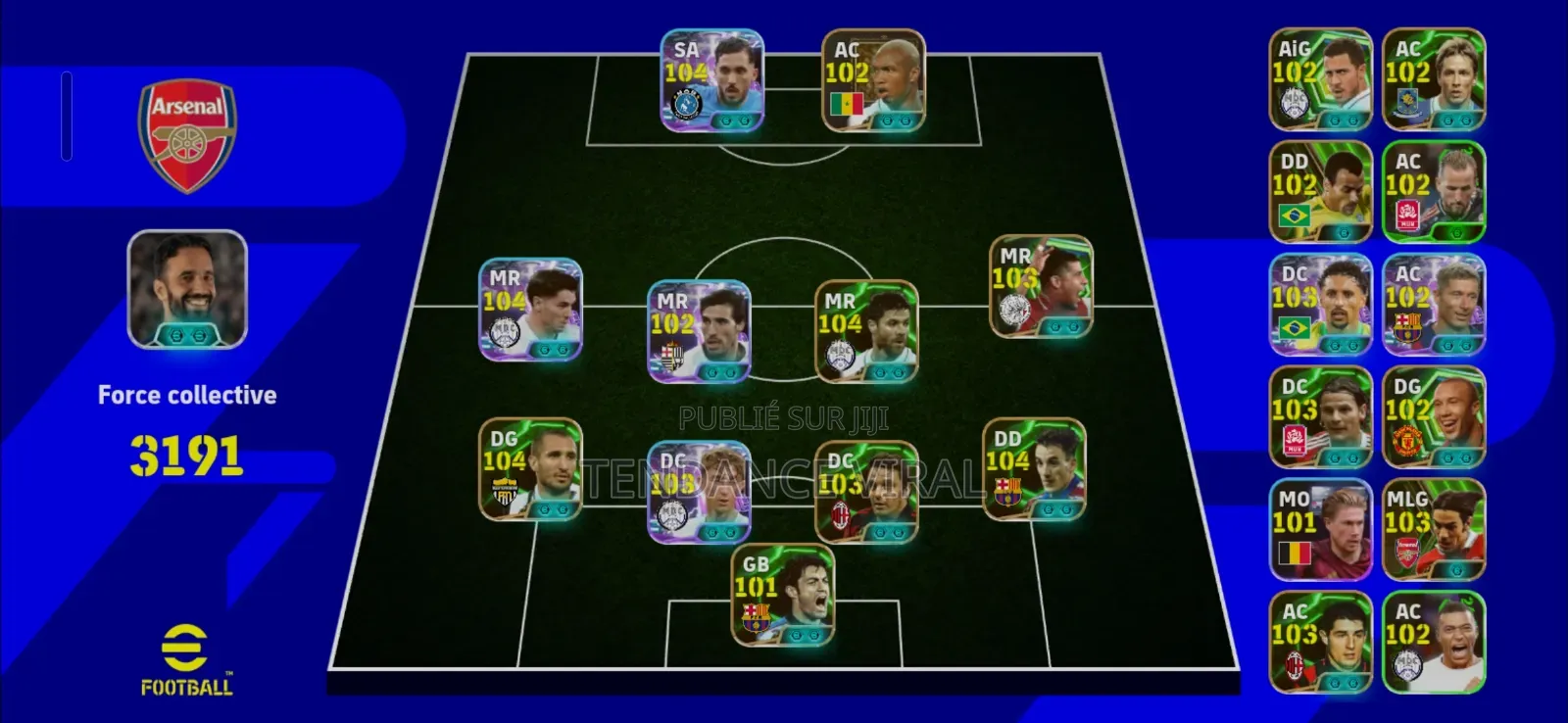Choose the MLG 103 substitute card
Screen dimensions: 1568x723
[x=1433, y=530]
